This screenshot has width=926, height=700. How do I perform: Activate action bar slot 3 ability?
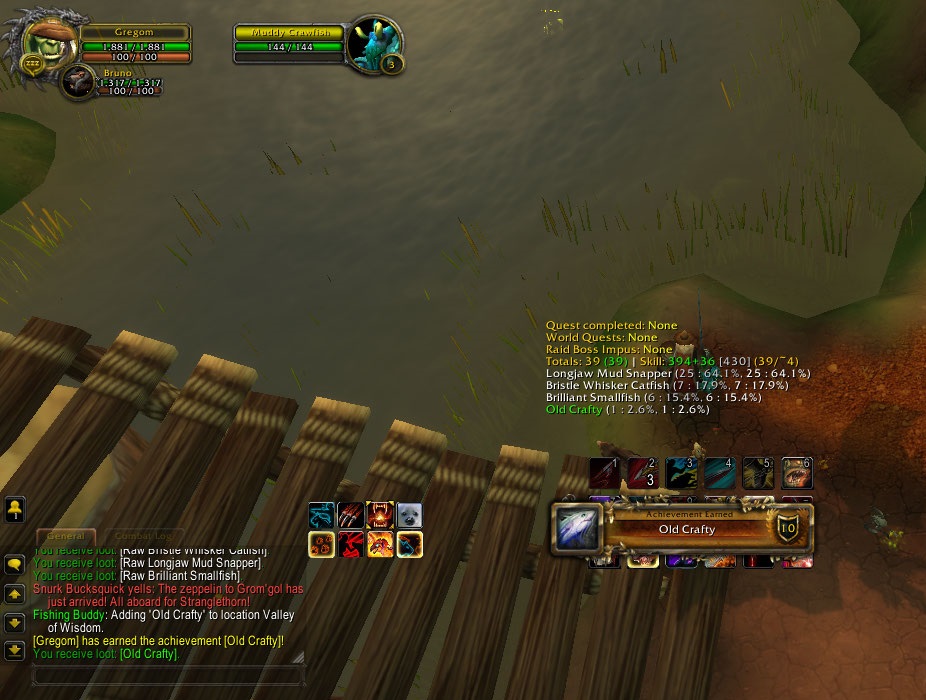681,473
